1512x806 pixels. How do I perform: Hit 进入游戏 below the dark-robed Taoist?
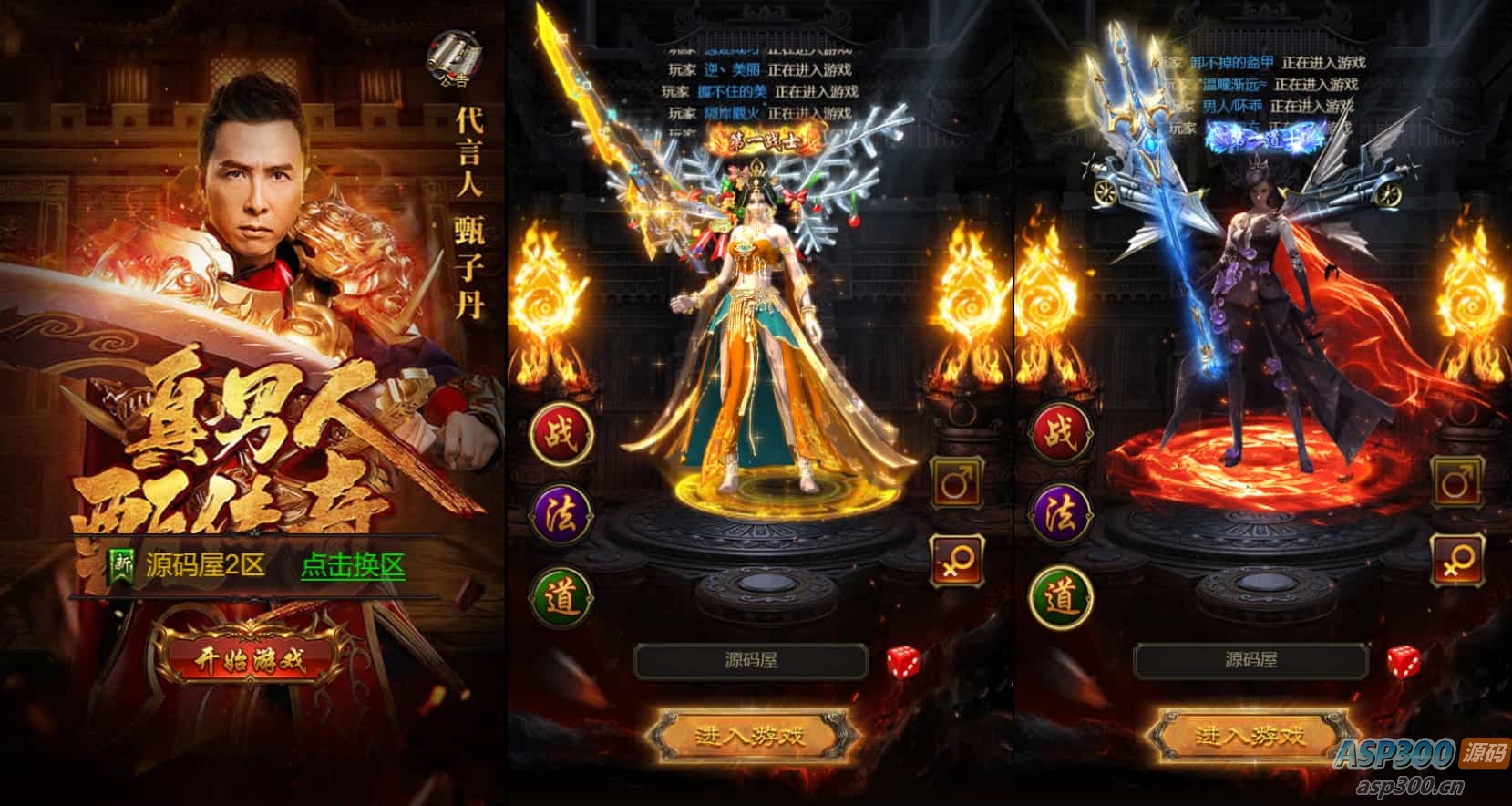1250,735
